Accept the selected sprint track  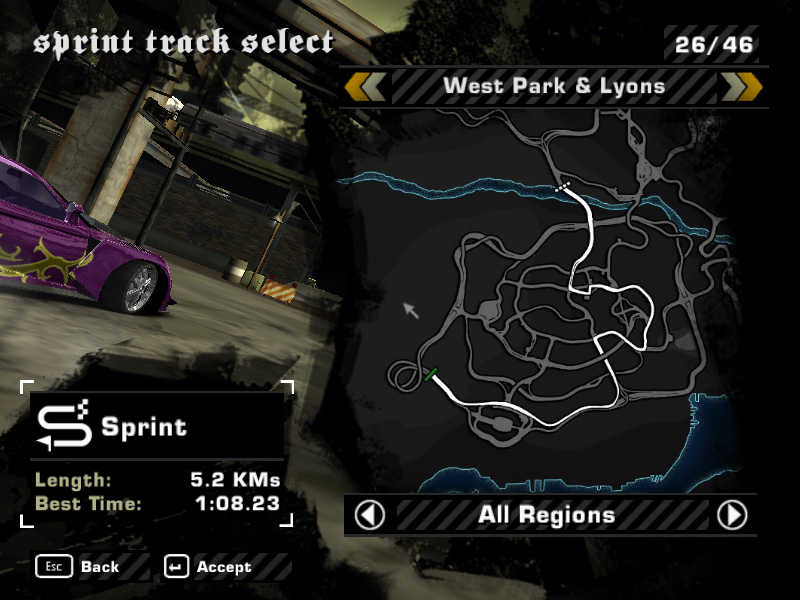click(208, 567)
